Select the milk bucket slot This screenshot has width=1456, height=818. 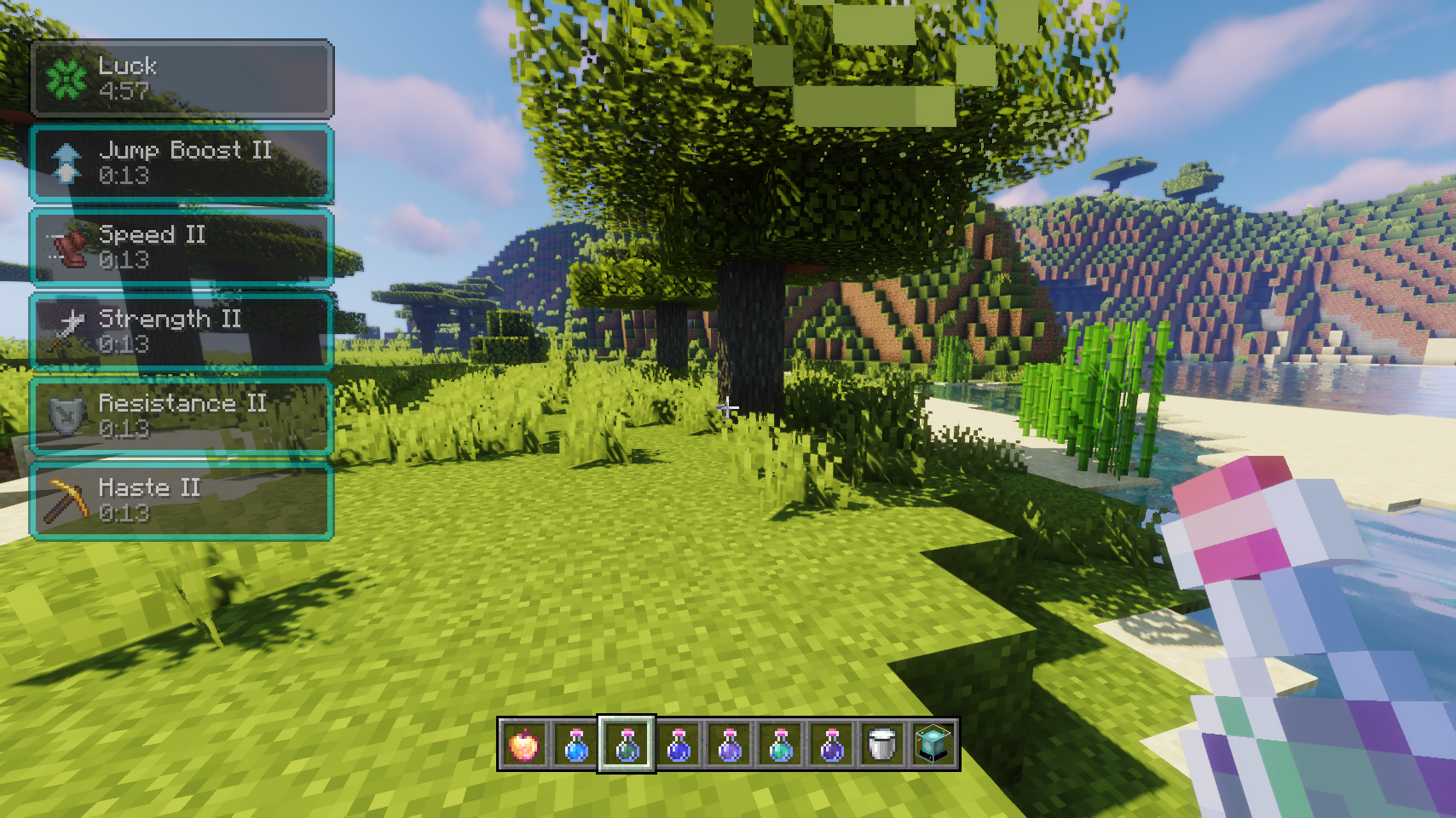coord(882,745)
